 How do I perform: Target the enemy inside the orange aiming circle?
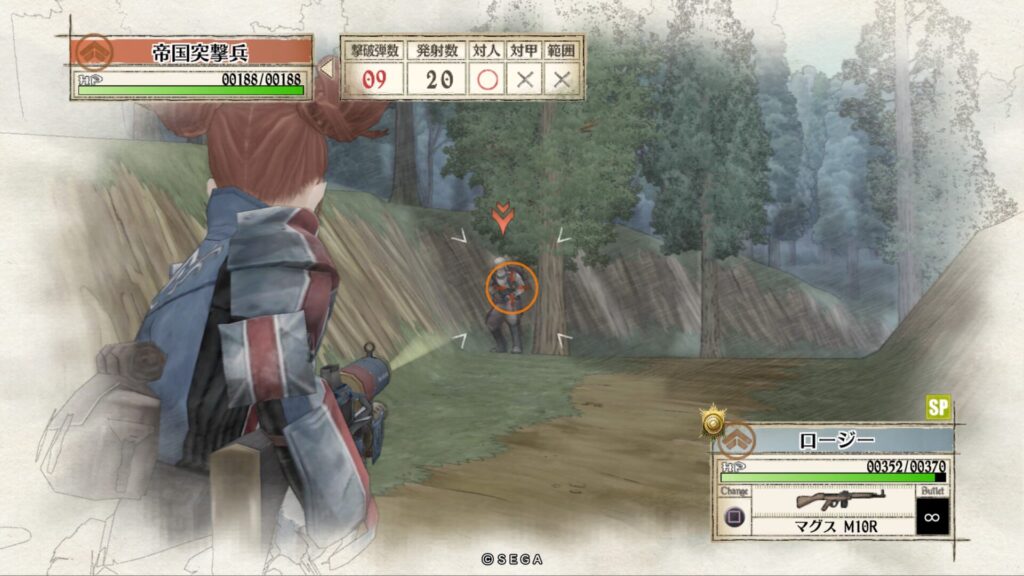coord(511,287)
